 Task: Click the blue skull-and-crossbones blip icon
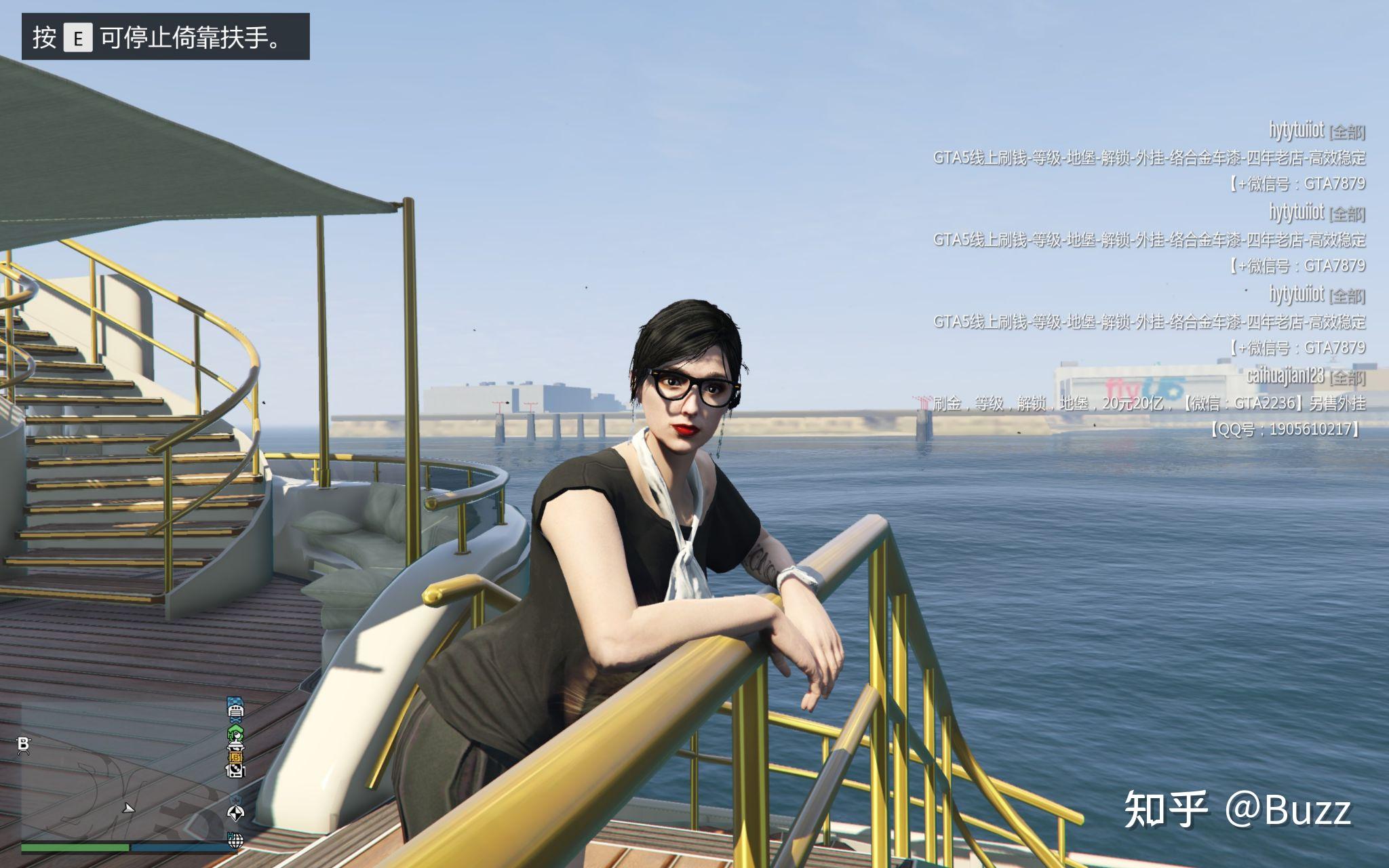[235, 720]
